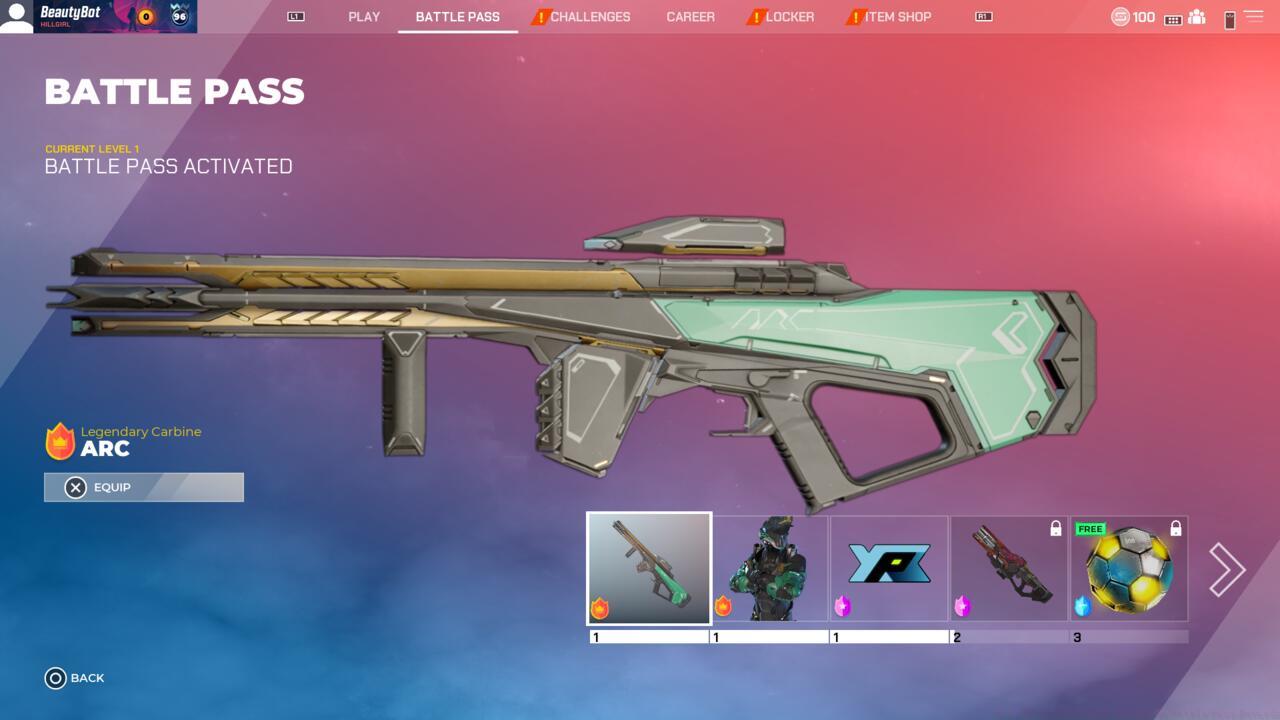Equip the ARC legendary carbine
The image size is (1280, 720).
tap(144, 487)
